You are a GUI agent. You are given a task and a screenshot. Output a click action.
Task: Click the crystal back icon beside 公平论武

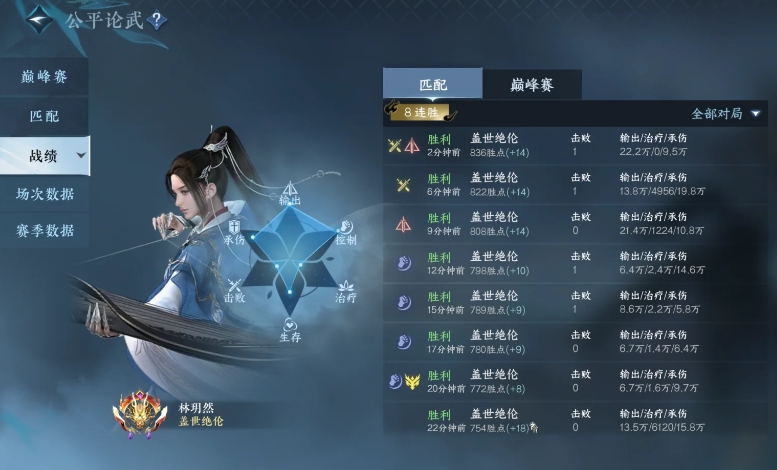click(39, 20)
